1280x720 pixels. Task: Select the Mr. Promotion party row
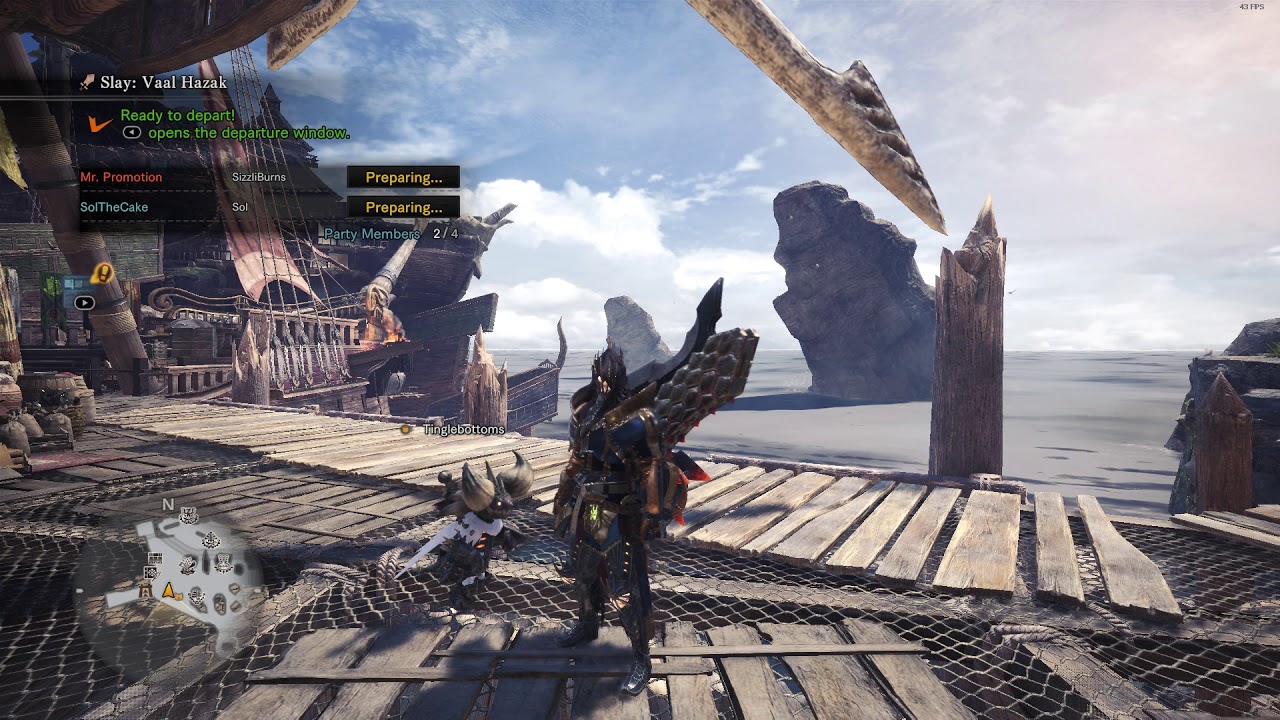(121, 177)
